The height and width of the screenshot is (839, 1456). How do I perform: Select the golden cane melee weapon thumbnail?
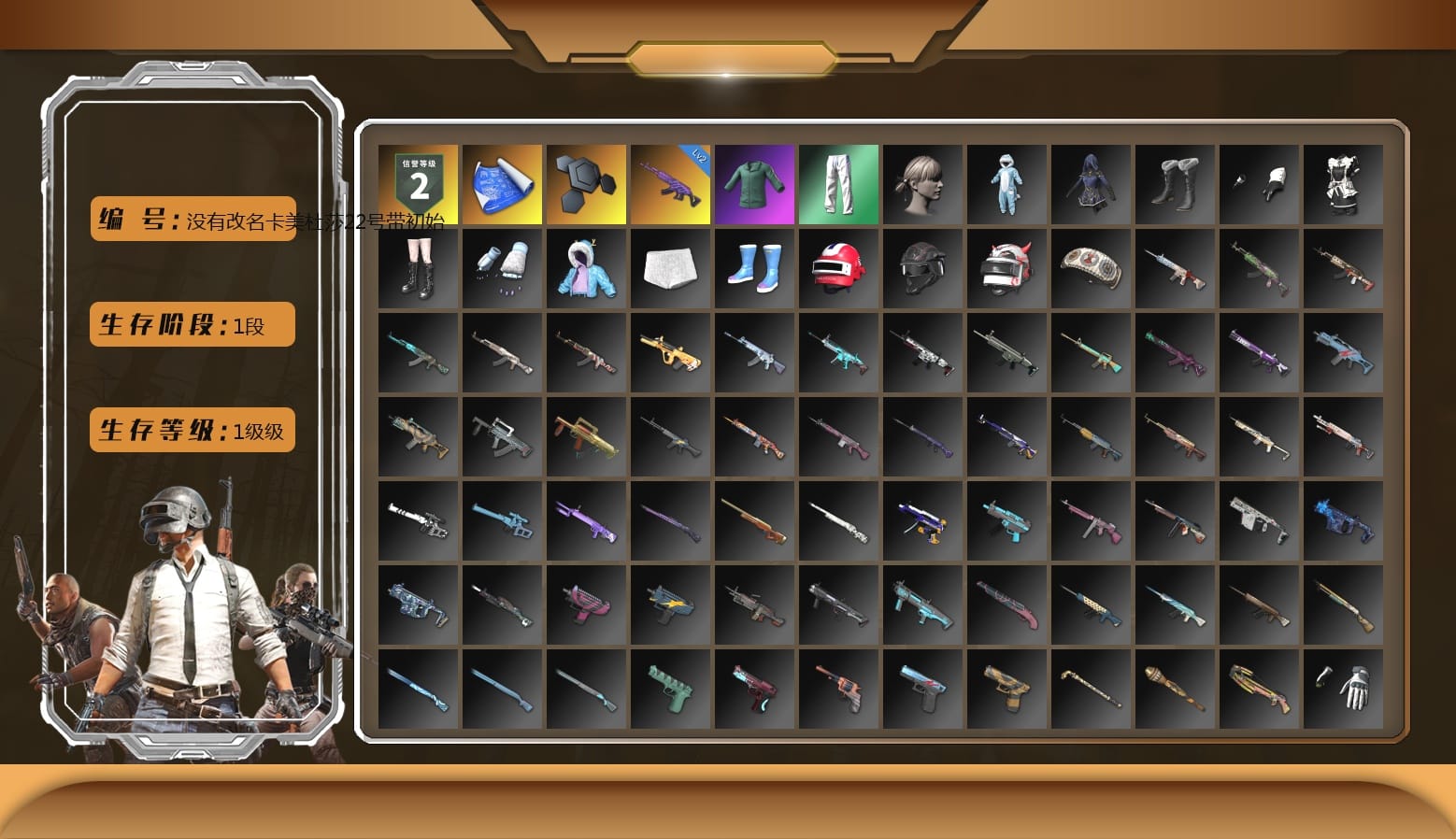[x=1091, y=687]
